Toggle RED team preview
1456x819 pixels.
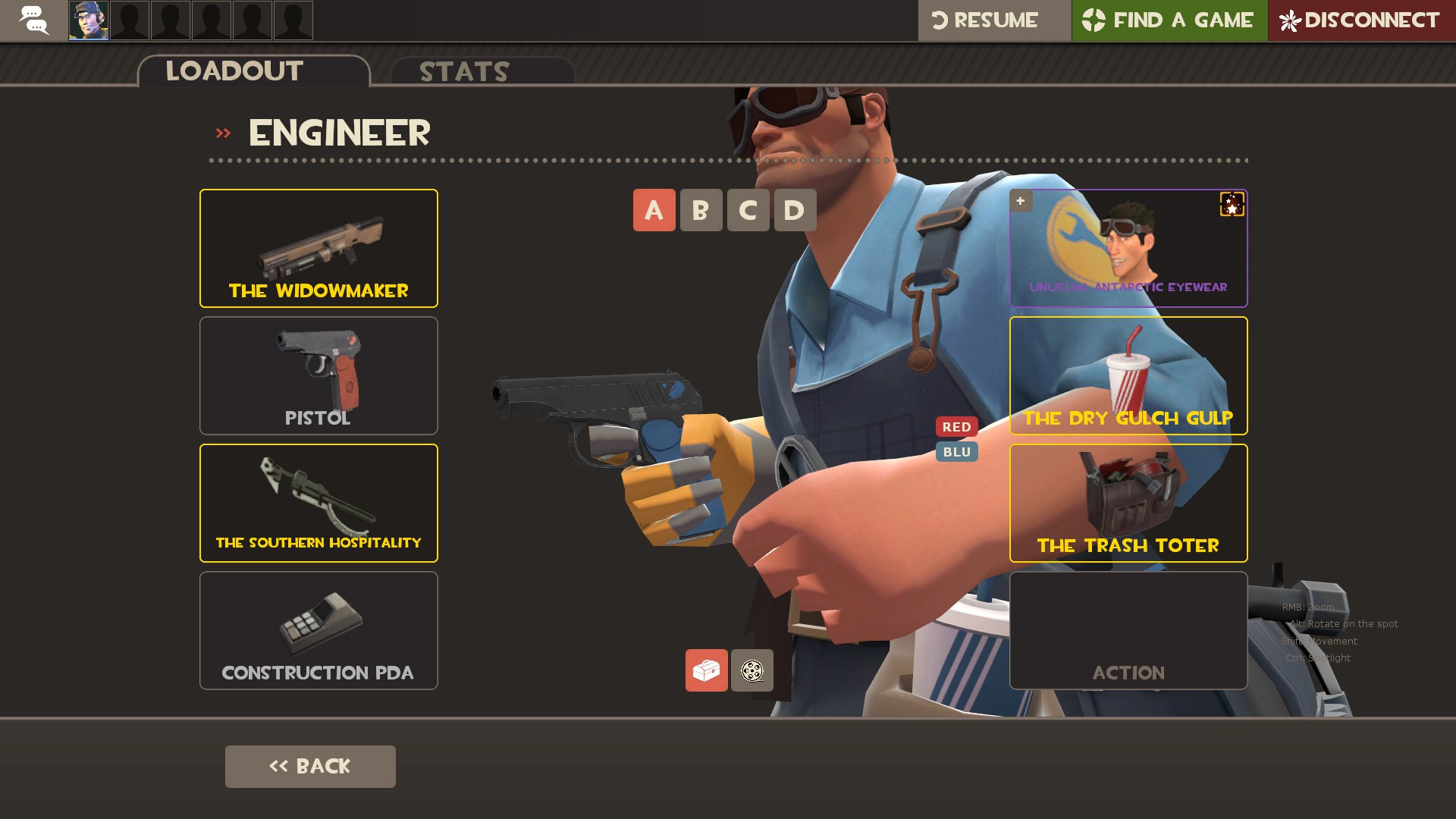956,426
